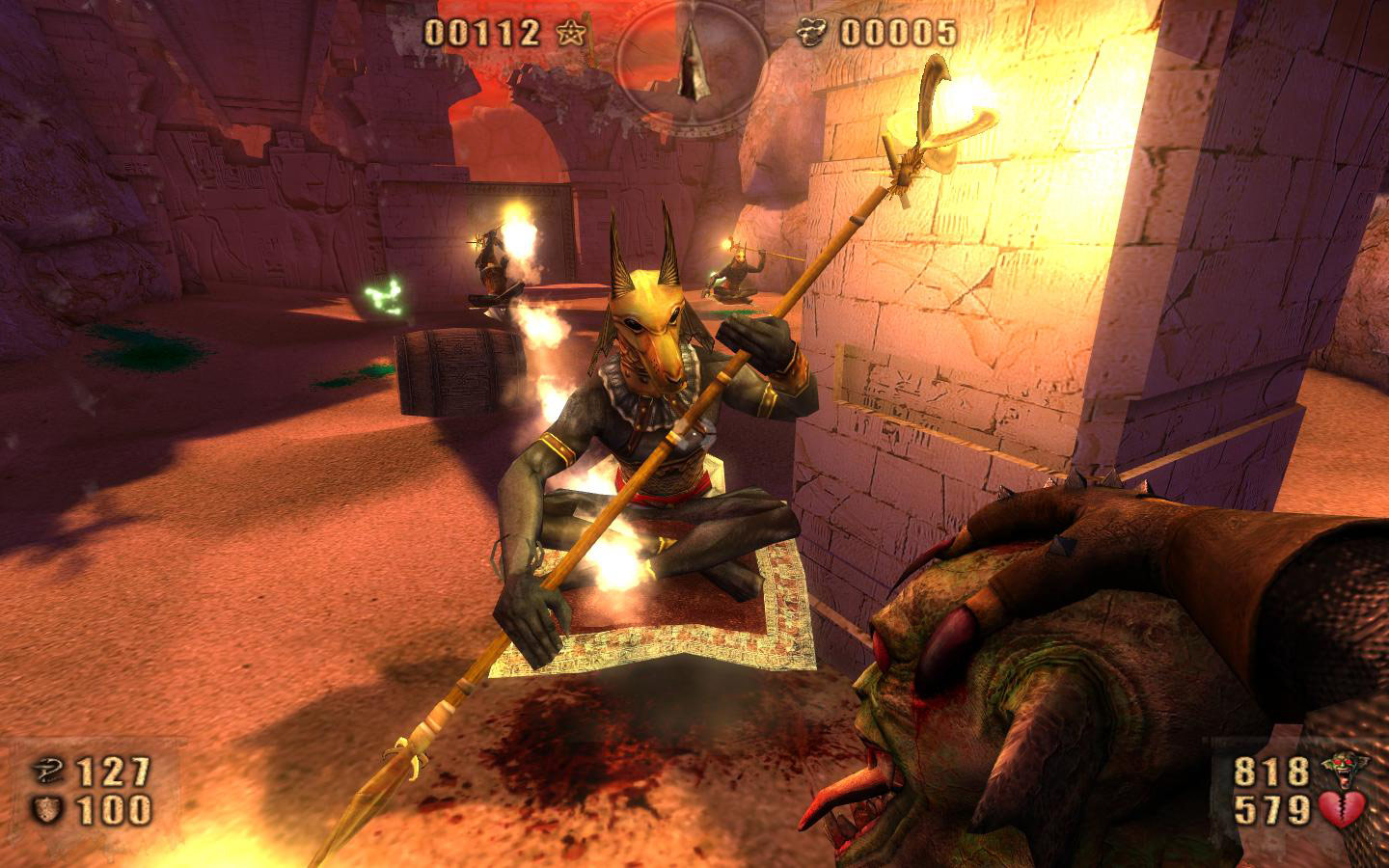This screenshot has height=868, width=1389.
Task: Click the ammo count 127
Action: pyautogui.click(x=113, y=772)
